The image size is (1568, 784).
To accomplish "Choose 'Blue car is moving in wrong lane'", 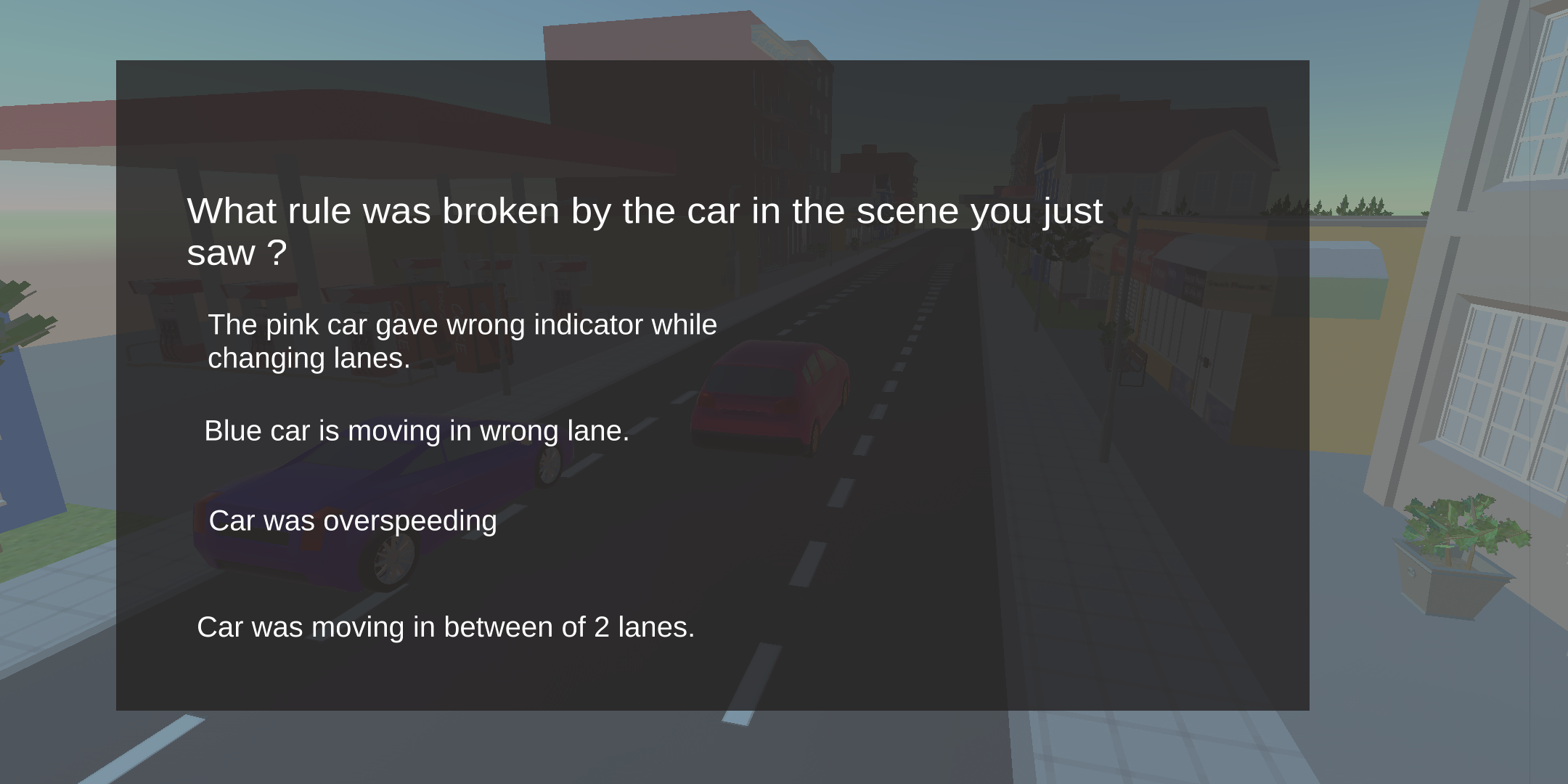I will (x=417, y=430).
